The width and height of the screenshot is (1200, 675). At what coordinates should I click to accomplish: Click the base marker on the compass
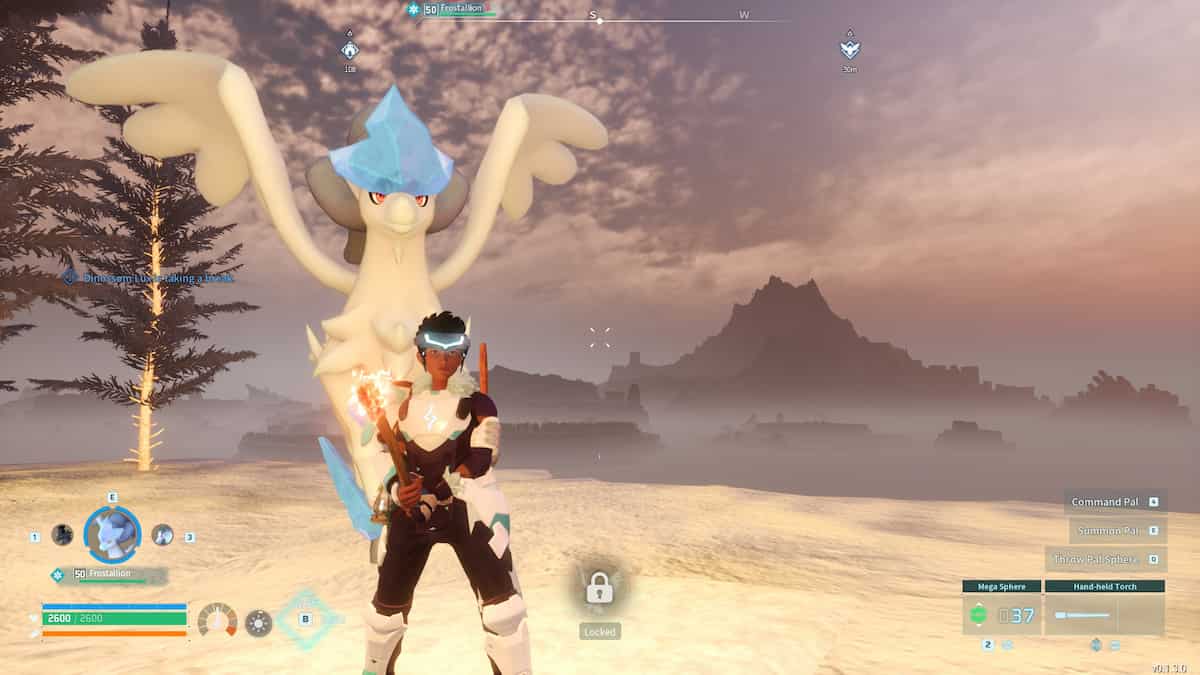(x=350, y=50)
